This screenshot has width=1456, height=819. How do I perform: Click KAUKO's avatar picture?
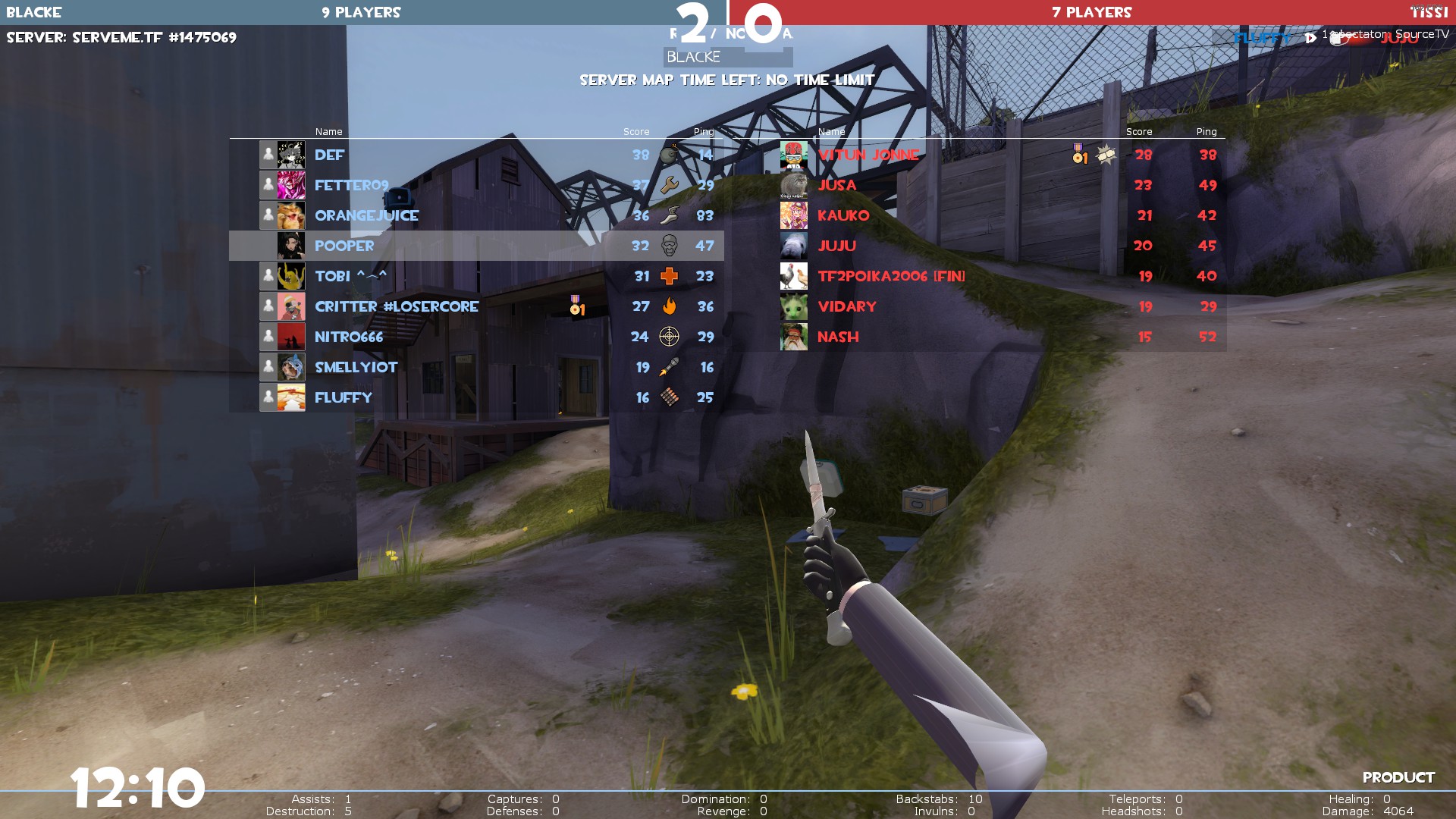pos(794,215)
